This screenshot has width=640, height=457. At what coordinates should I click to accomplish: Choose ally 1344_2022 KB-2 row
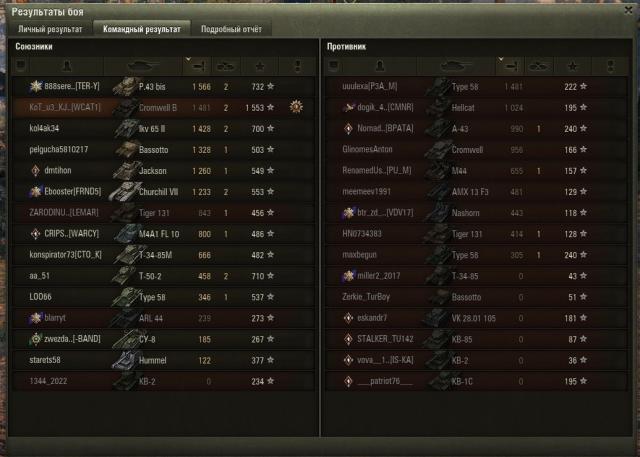click(160, 381)
